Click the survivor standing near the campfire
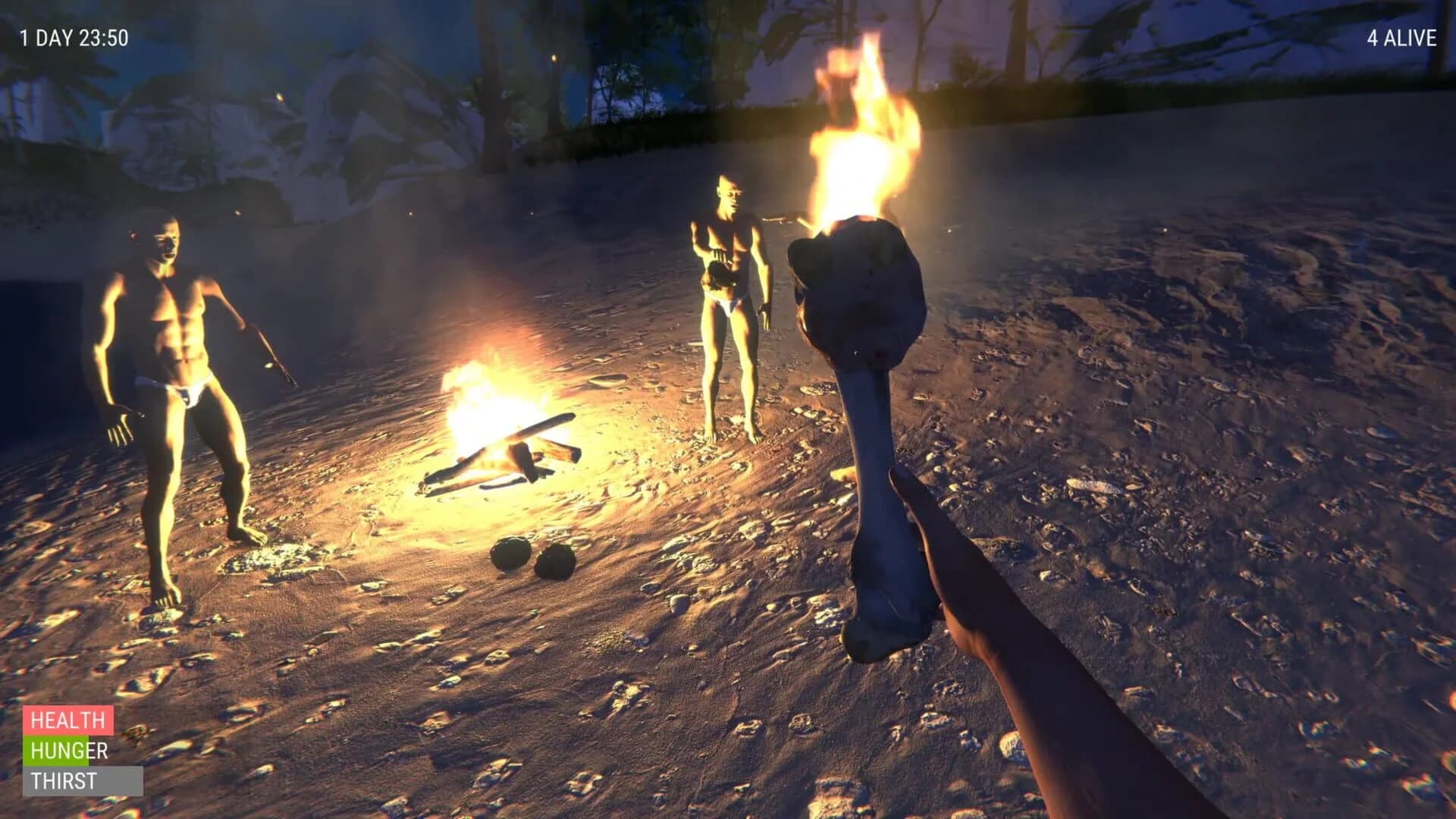1456x819 pixels. click(x=728, y=303)
